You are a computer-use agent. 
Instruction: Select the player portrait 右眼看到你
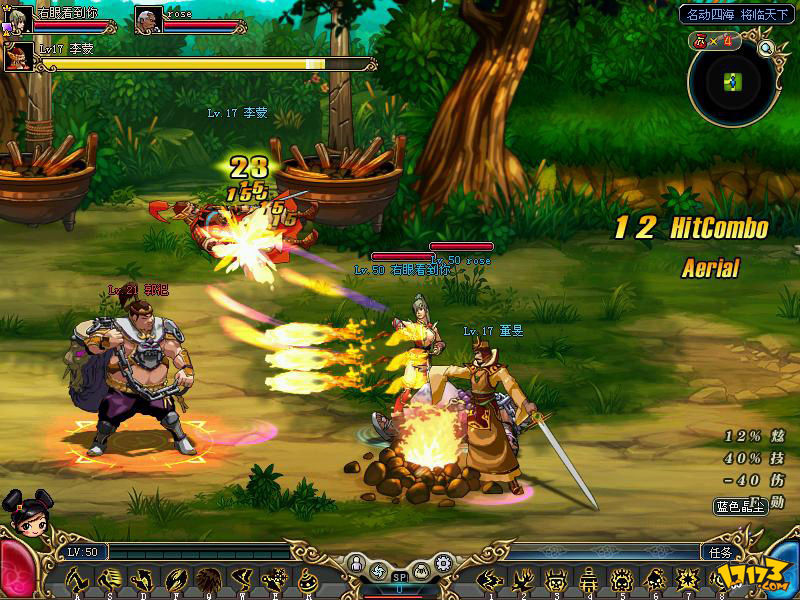pos(19,19)
